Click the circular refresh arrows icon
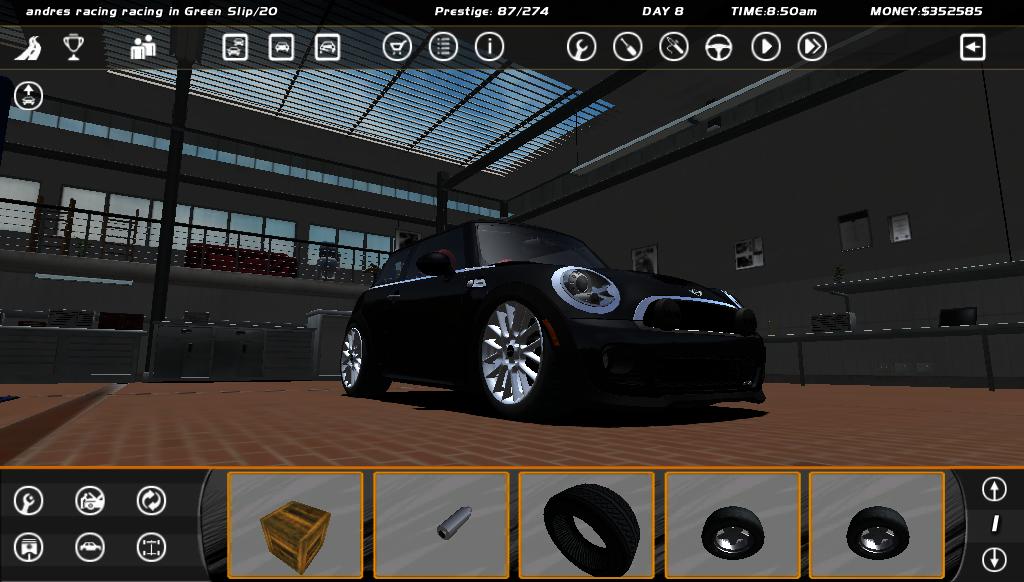Viewport: 1024px width, 582px height. pyautogui.click(x=151, y=500)
